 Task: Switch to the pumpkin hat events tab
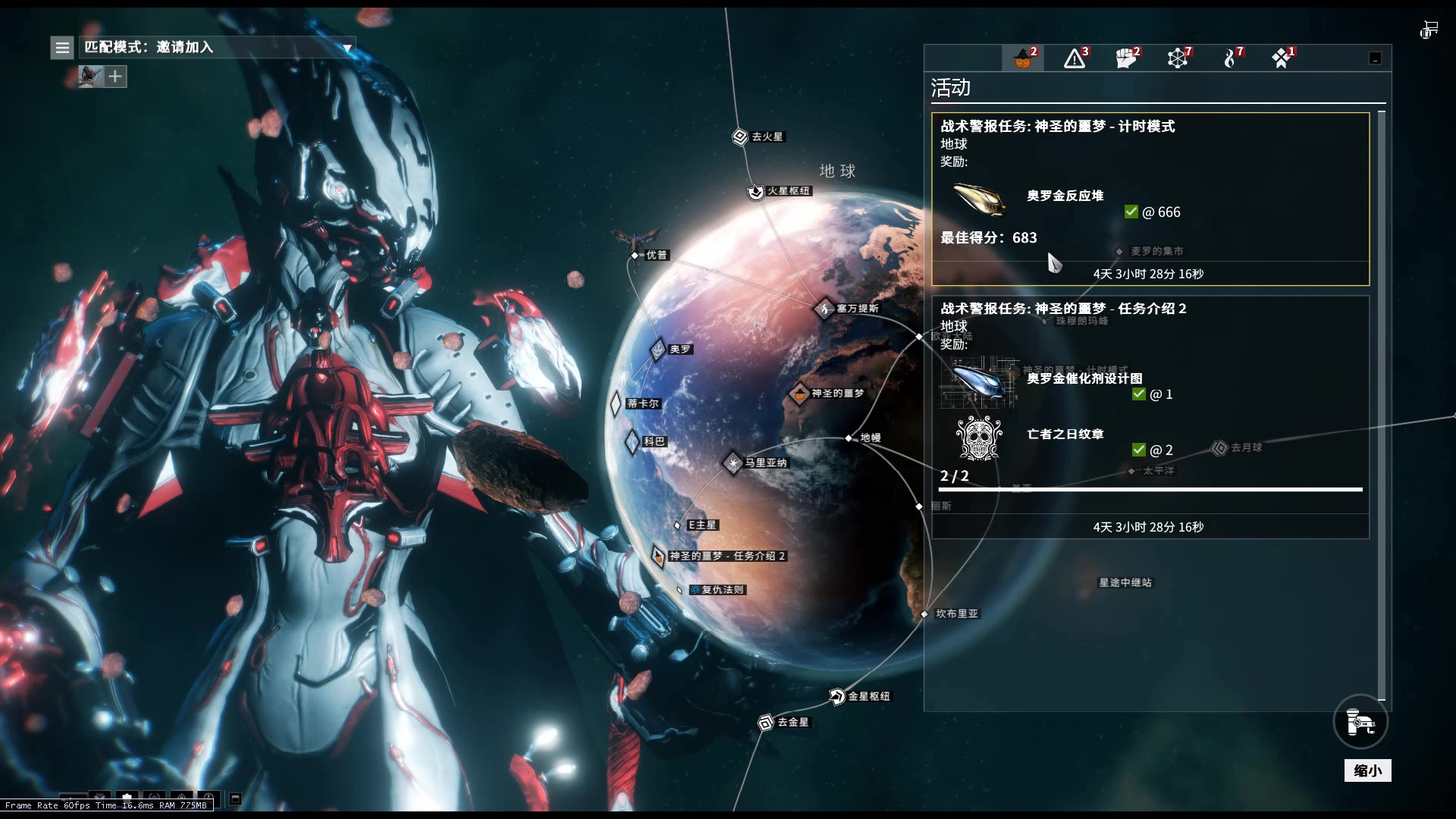1023,58
